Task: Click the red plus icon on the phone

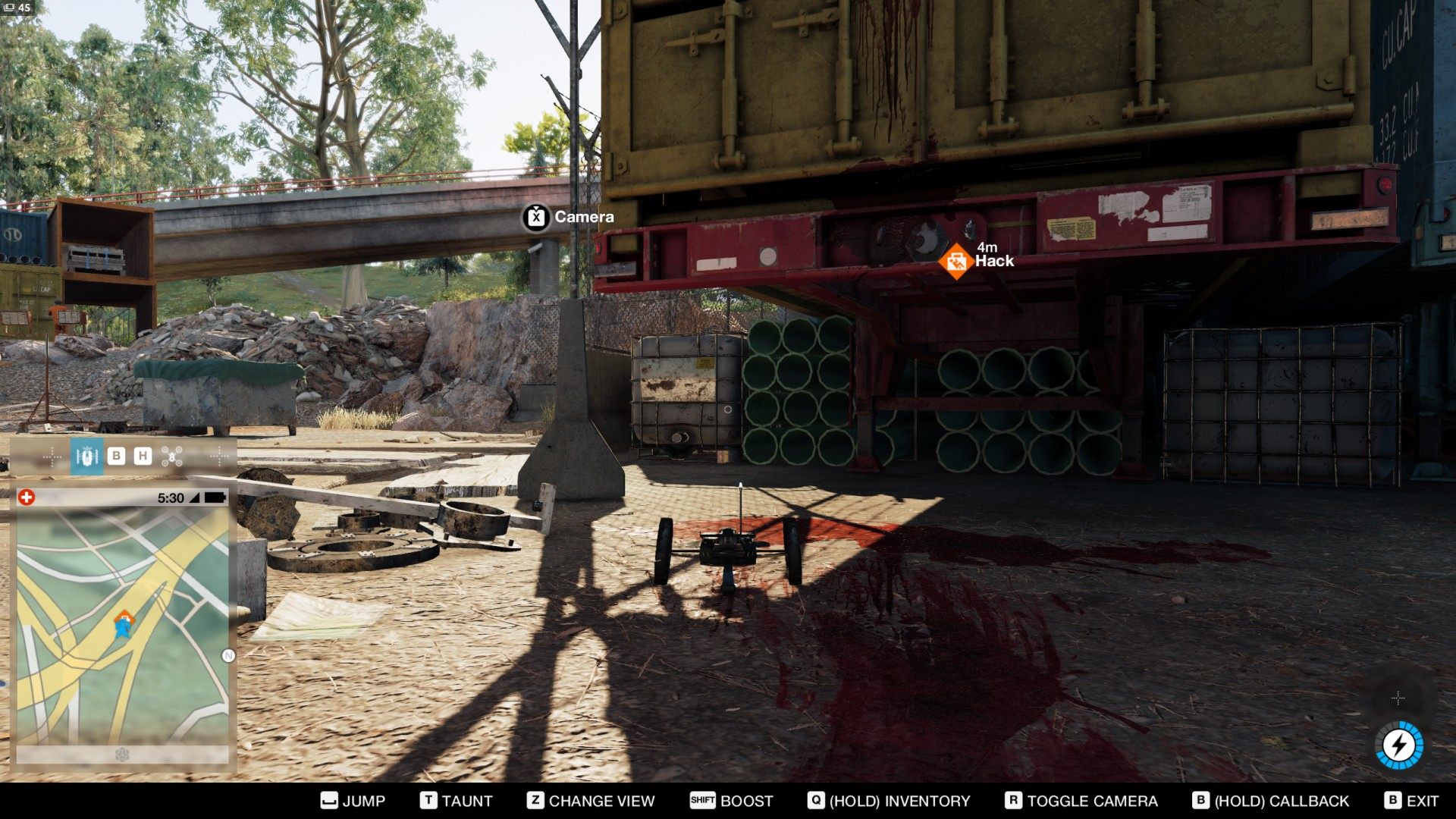Action: 27,497
